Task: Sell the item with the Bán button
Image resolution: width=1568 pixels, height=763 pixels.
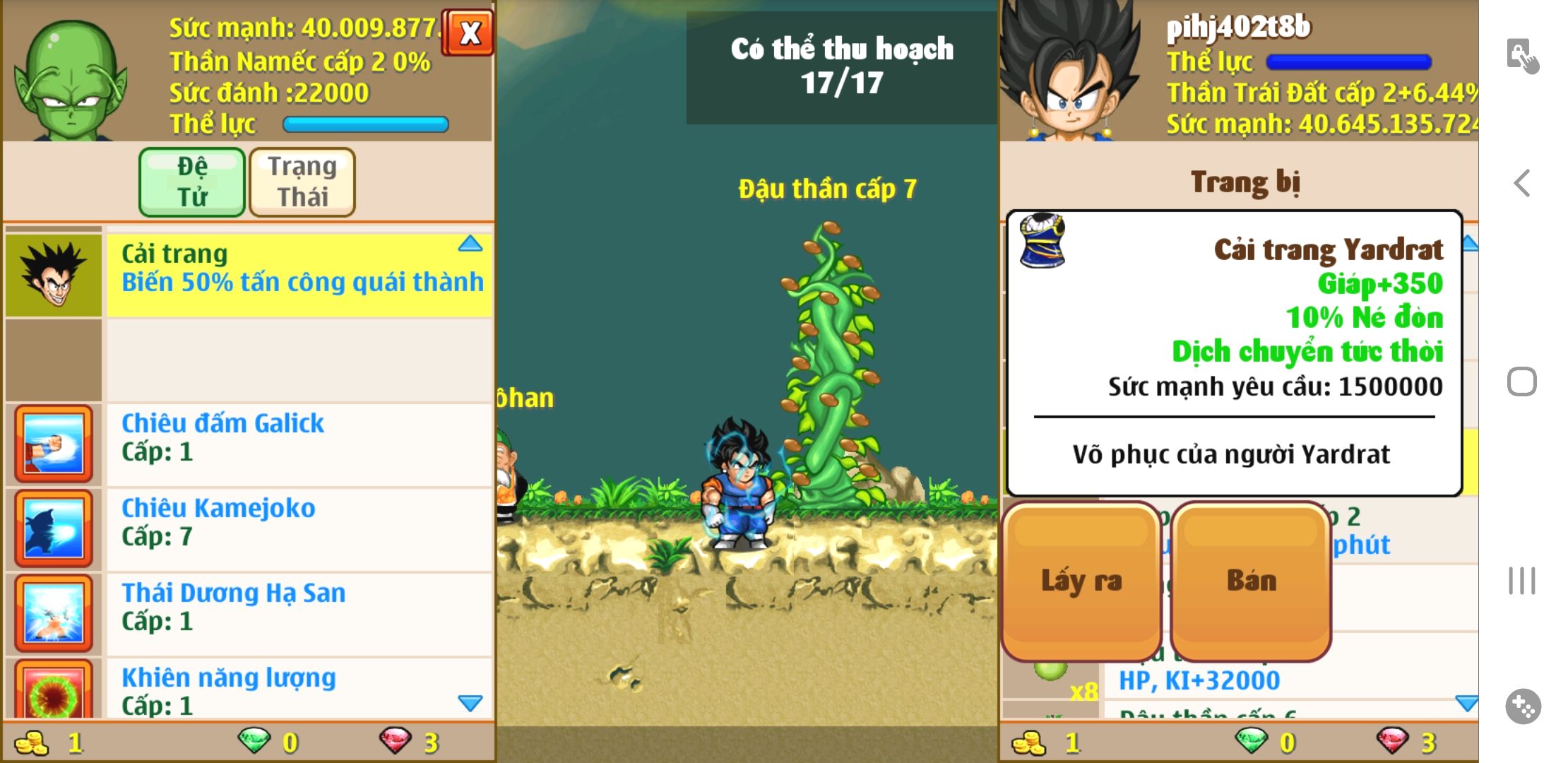Action: point(1251,581)
